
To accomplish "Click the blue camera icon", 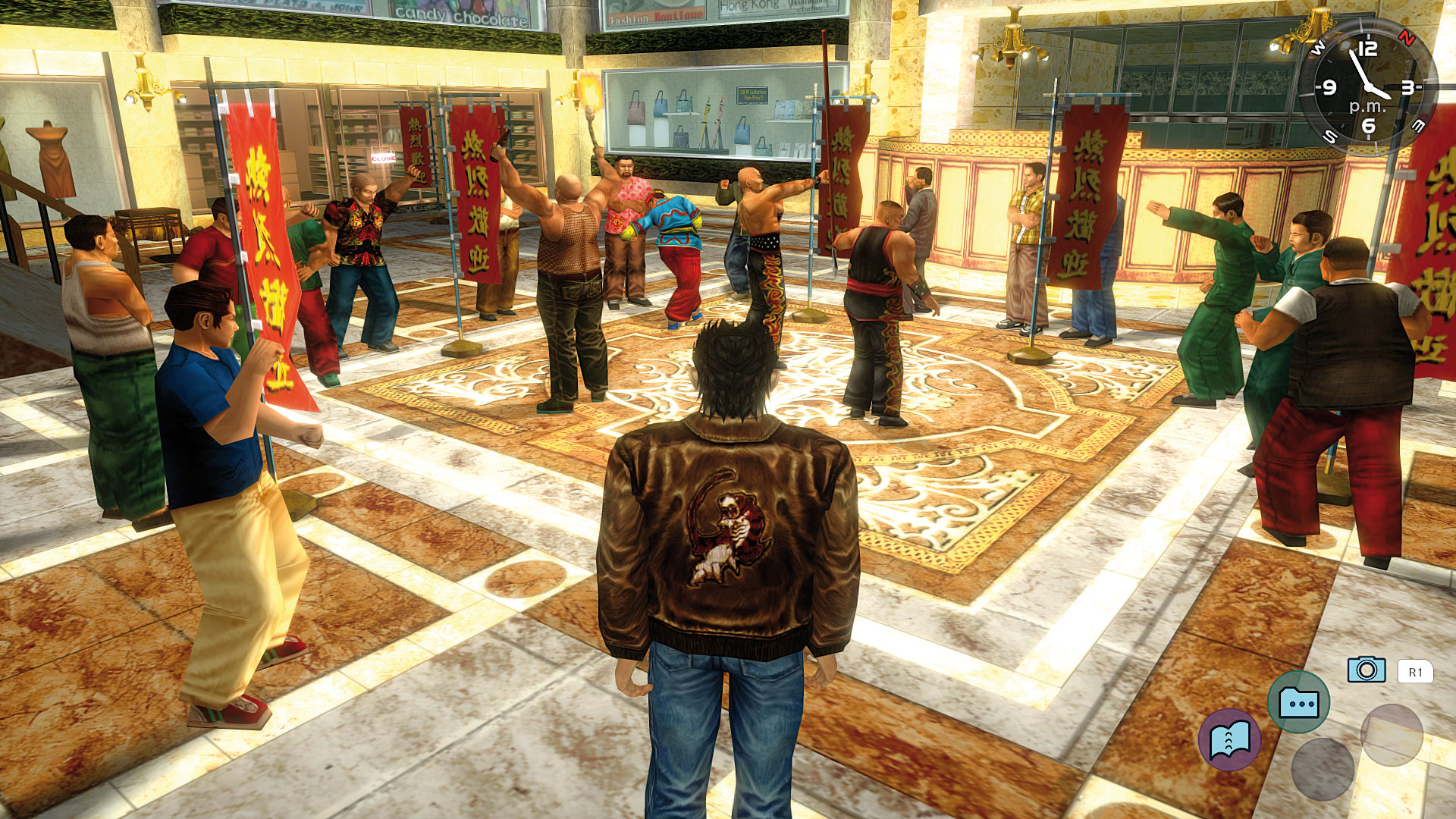I will point(1366,670).
